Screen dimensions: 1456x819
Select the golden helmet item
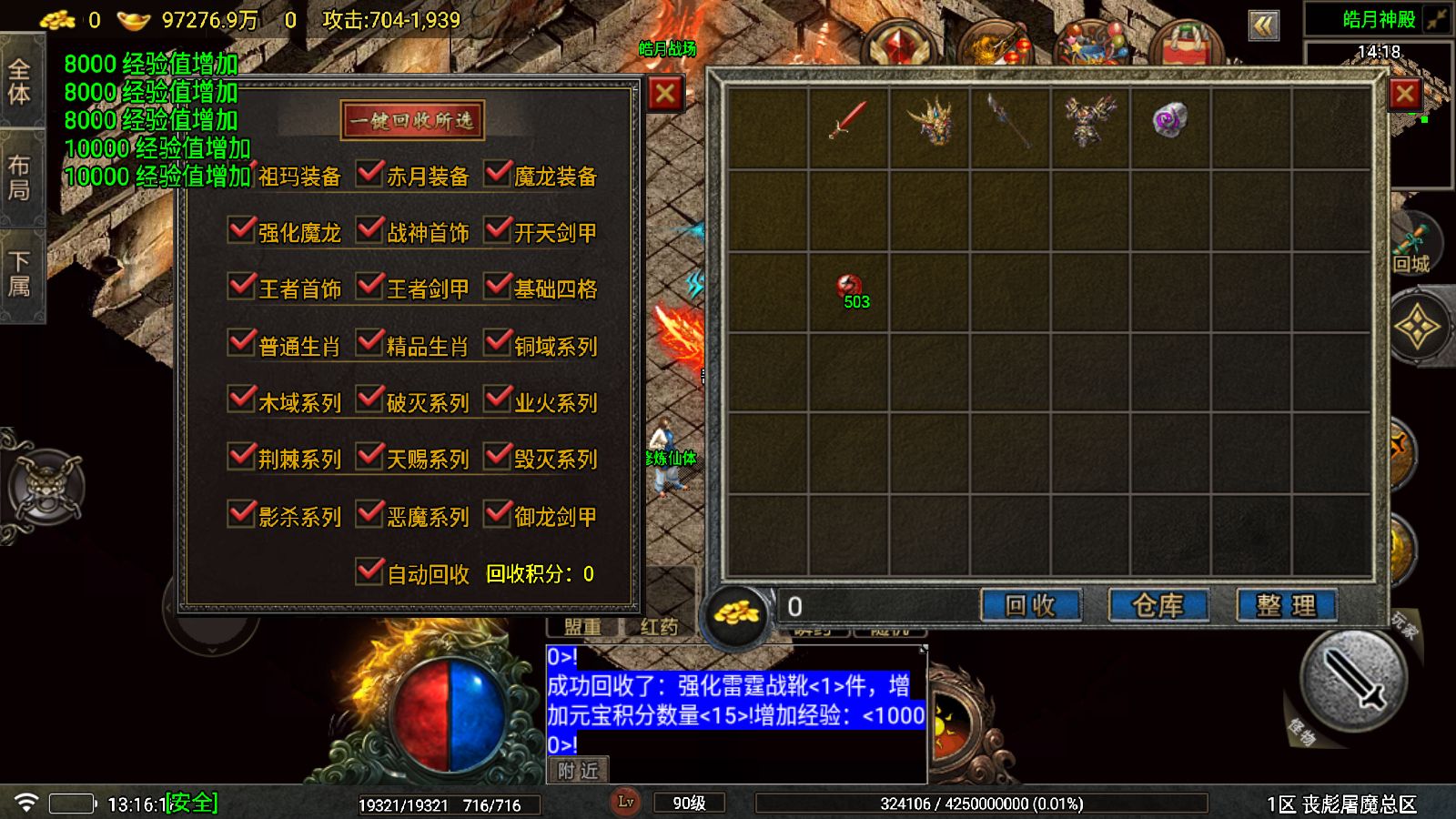(929, 121)
